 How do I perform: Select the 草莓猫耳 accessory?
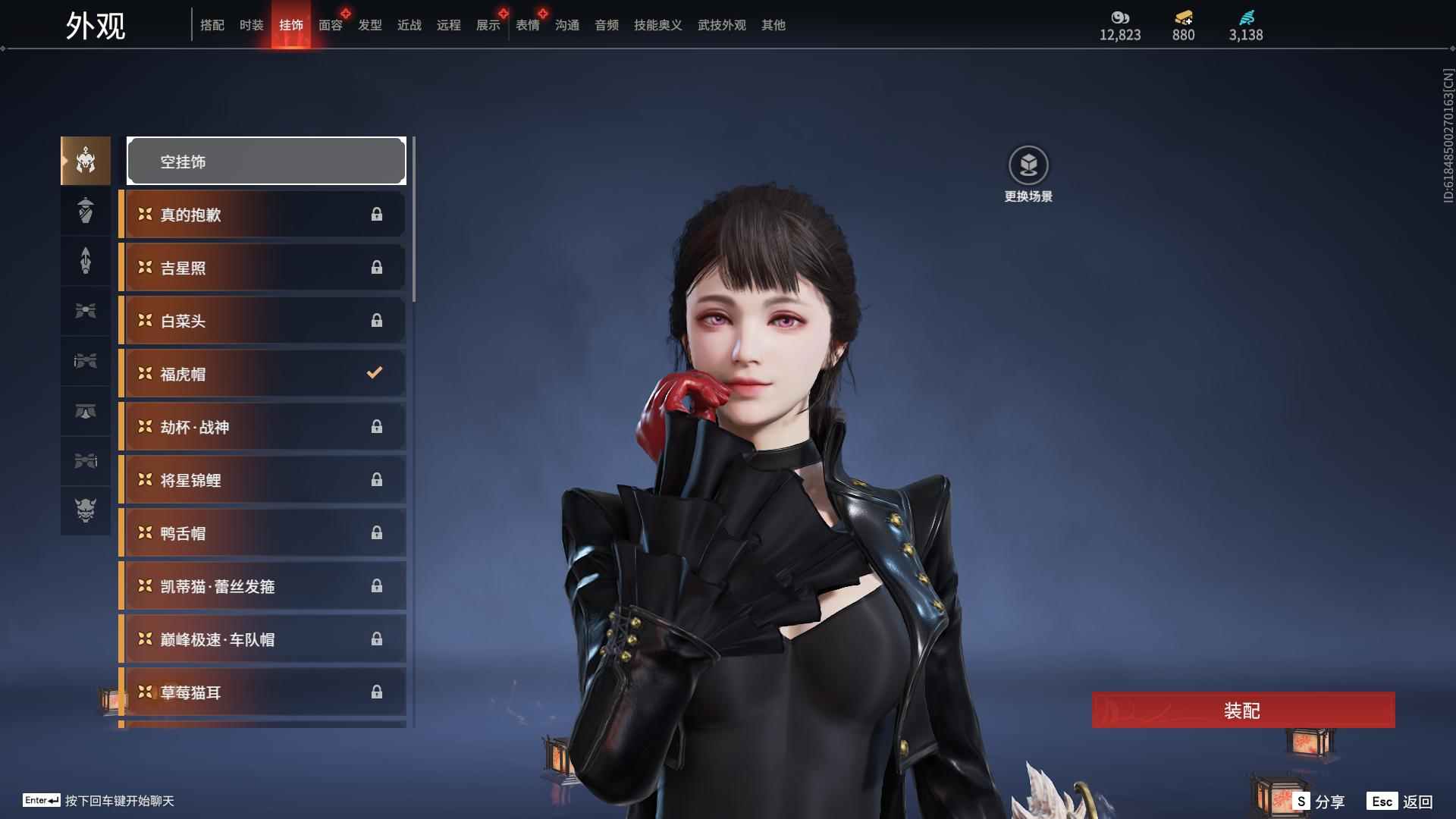[x=262, y=692]
